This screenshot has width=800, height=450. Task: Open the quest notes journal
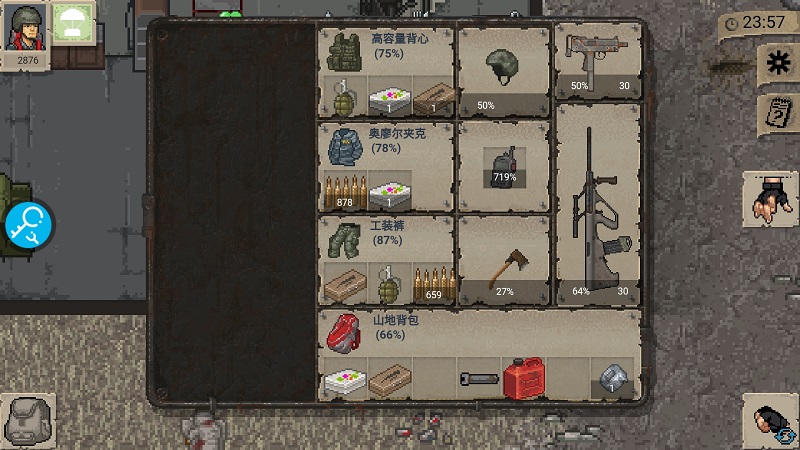pos(775,112)
